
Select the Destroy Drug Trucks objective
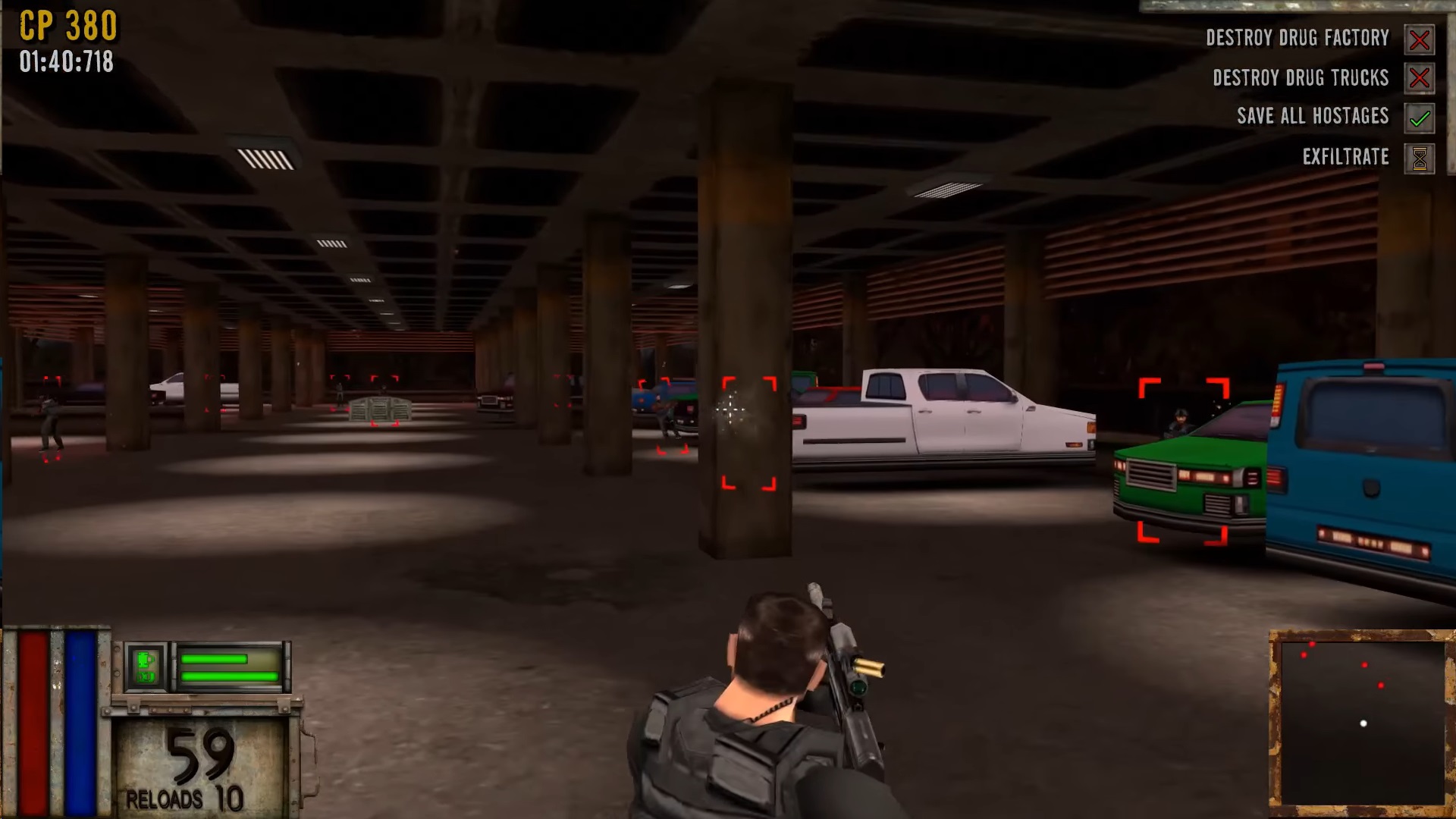point(1300,78)
